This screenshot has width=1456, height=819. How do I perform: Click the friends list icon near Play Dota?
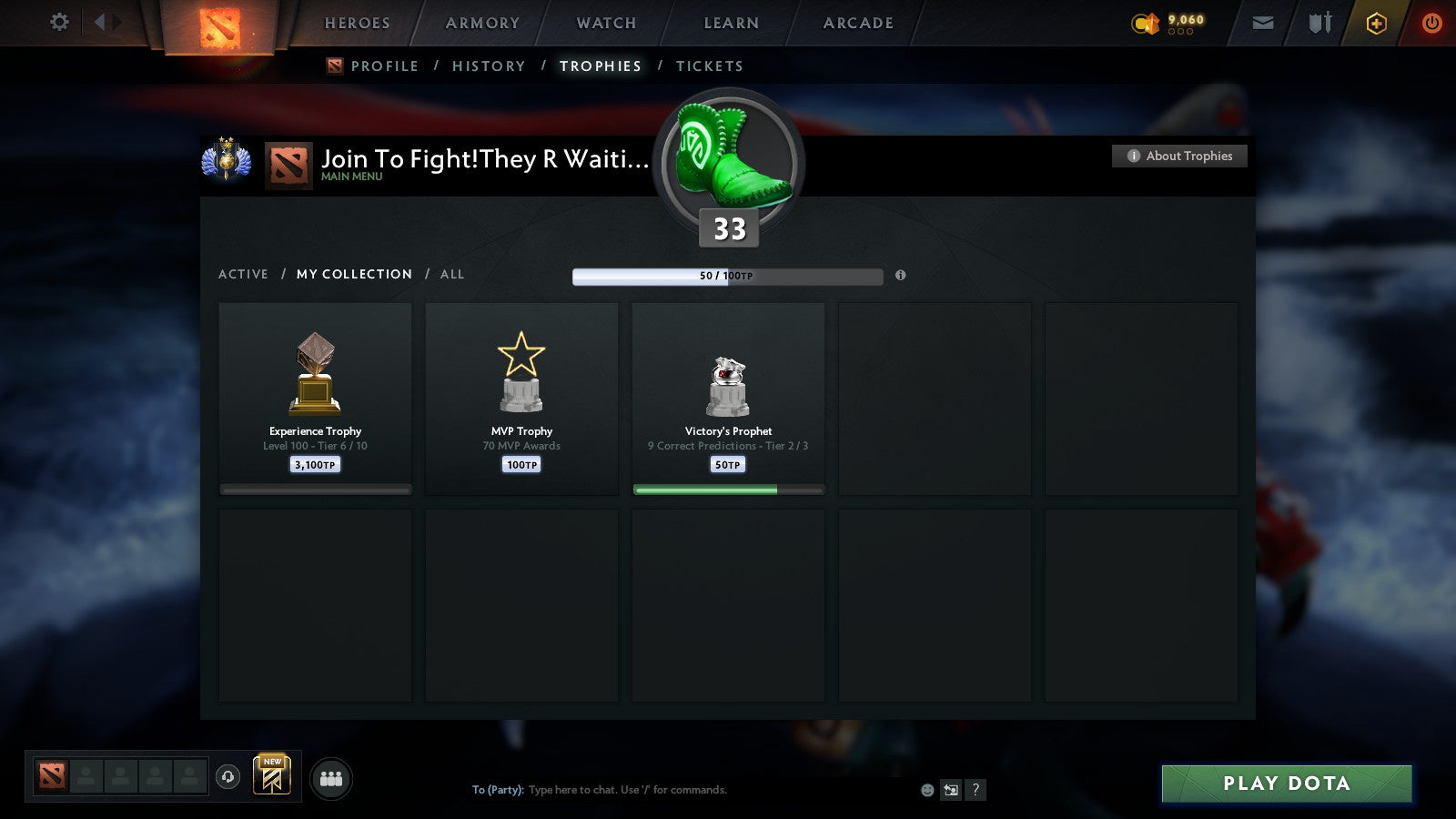(332, 778)
